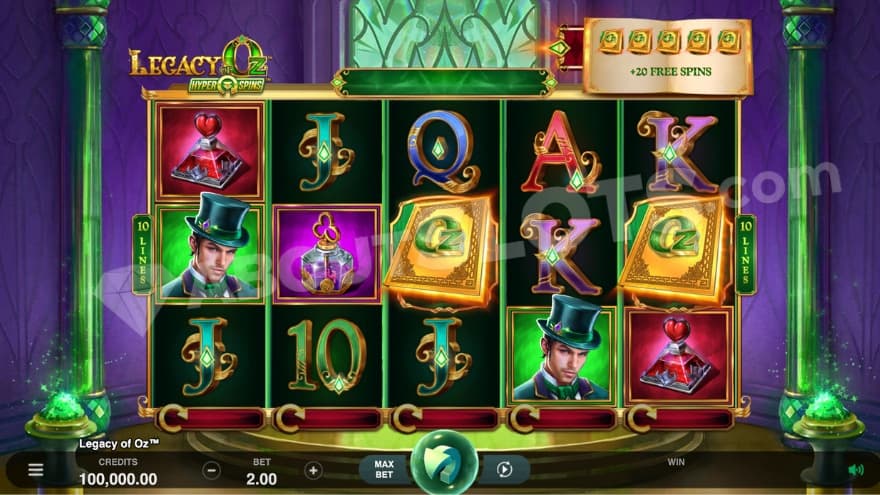Click the diamond arrow beside the free spins book

coord(560,47)
